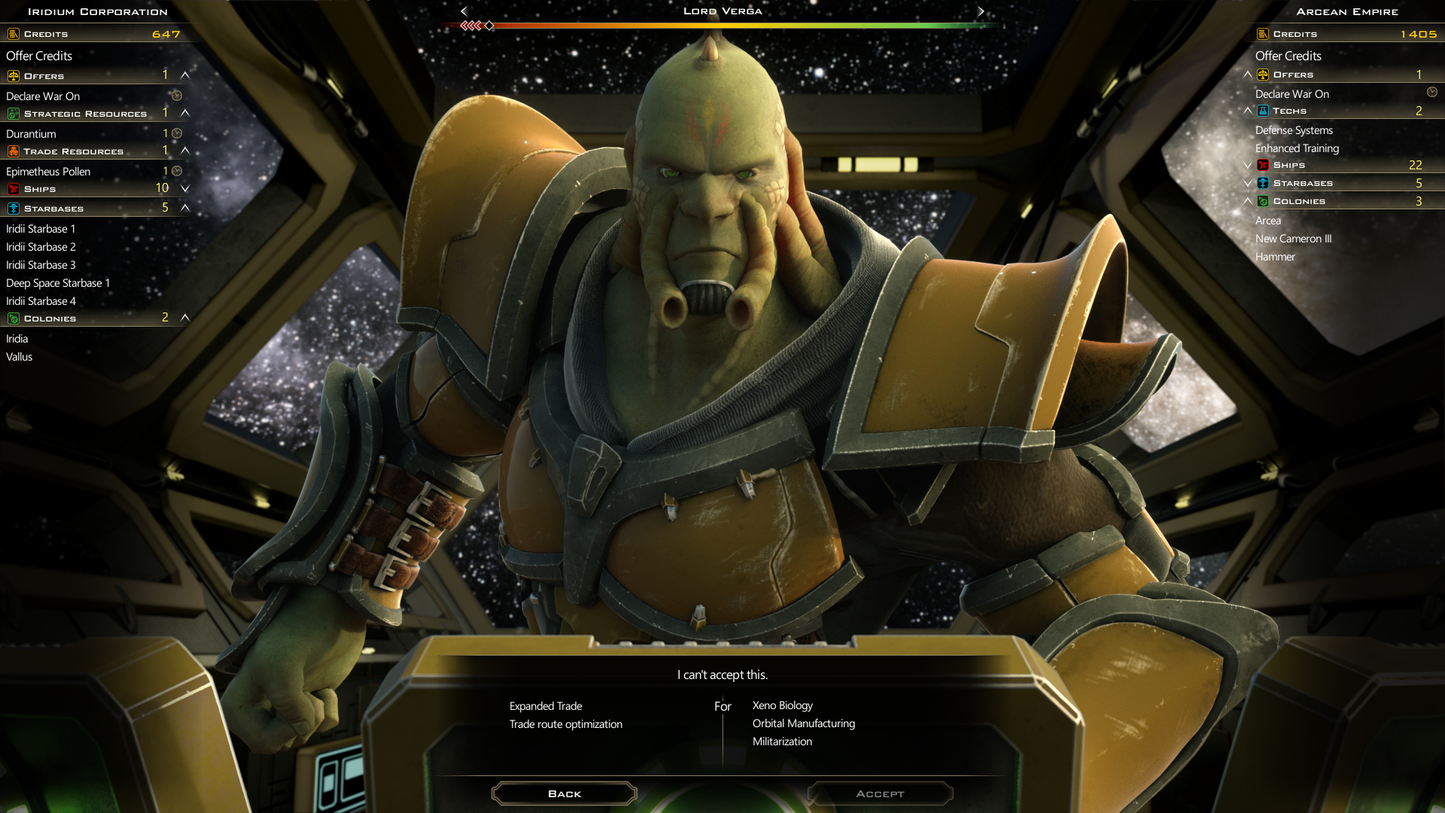
Task: Click the clock icon beside Declare War On
Action: [176, 95]
